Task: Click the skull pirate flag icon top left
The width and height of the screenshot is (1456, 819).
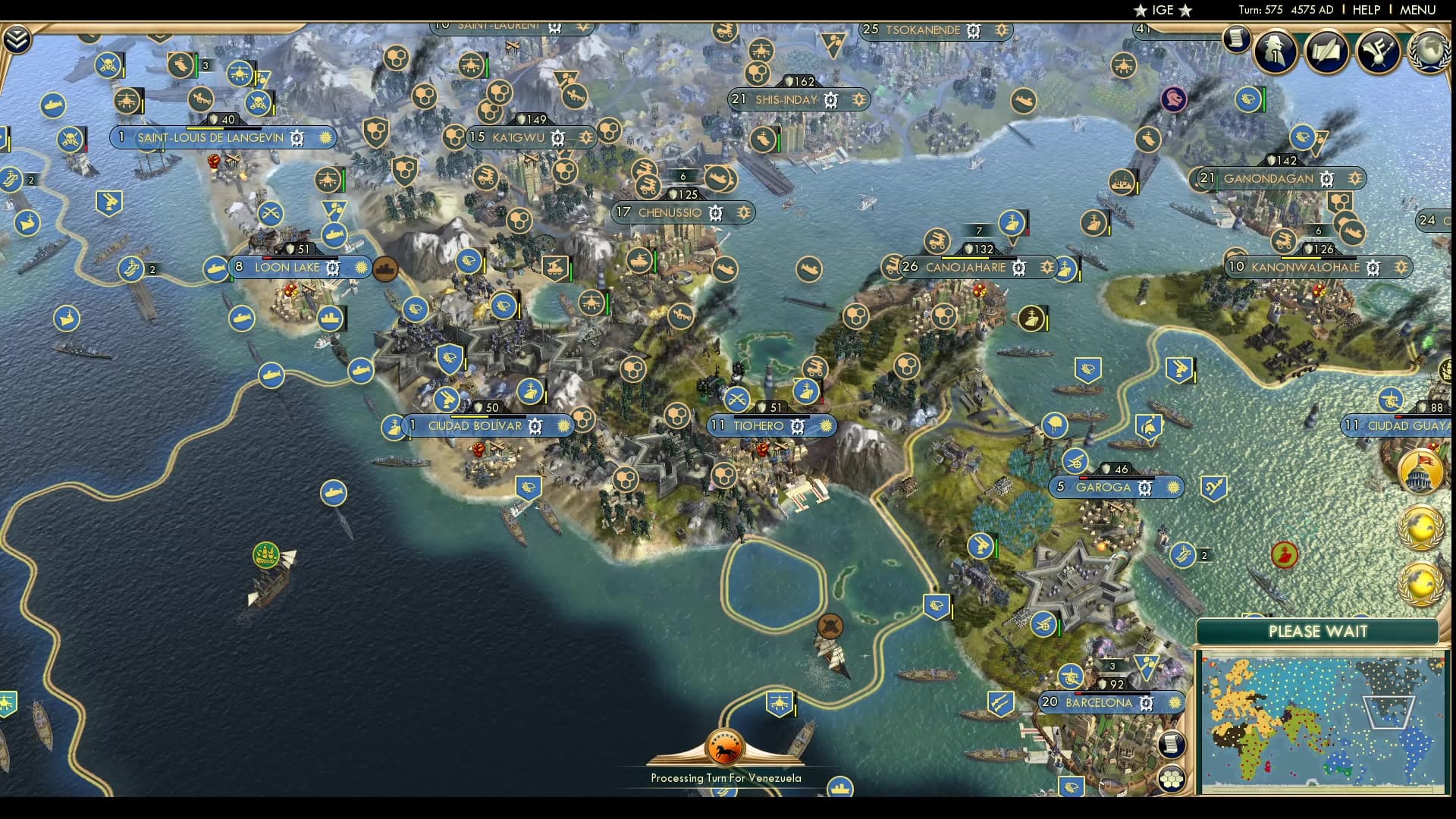Action: click(x=108, y=64)
